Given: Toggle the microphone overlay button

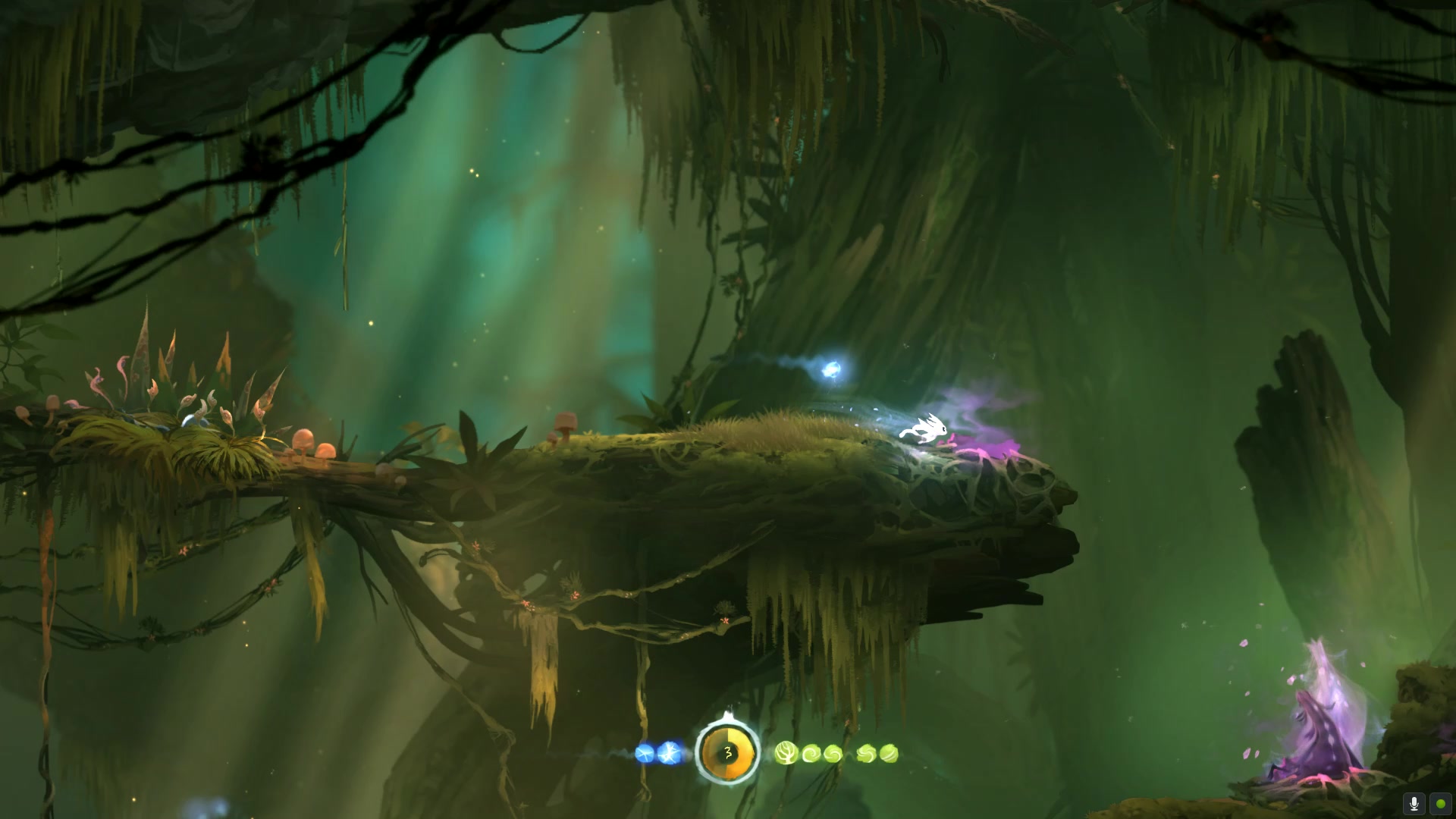Looking at the screenshot, I should 1414,803.
